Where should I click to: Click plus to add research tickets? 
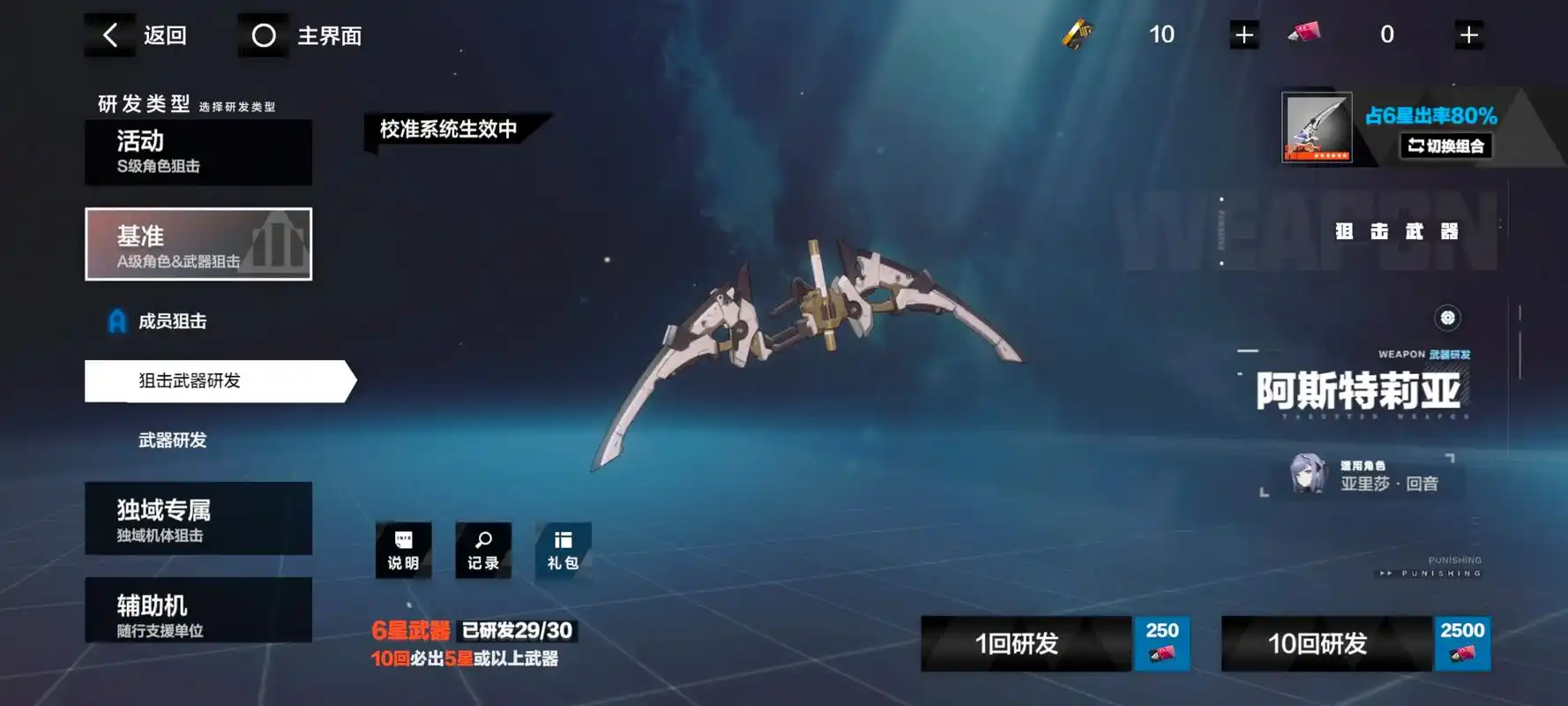click(1243, 35)
